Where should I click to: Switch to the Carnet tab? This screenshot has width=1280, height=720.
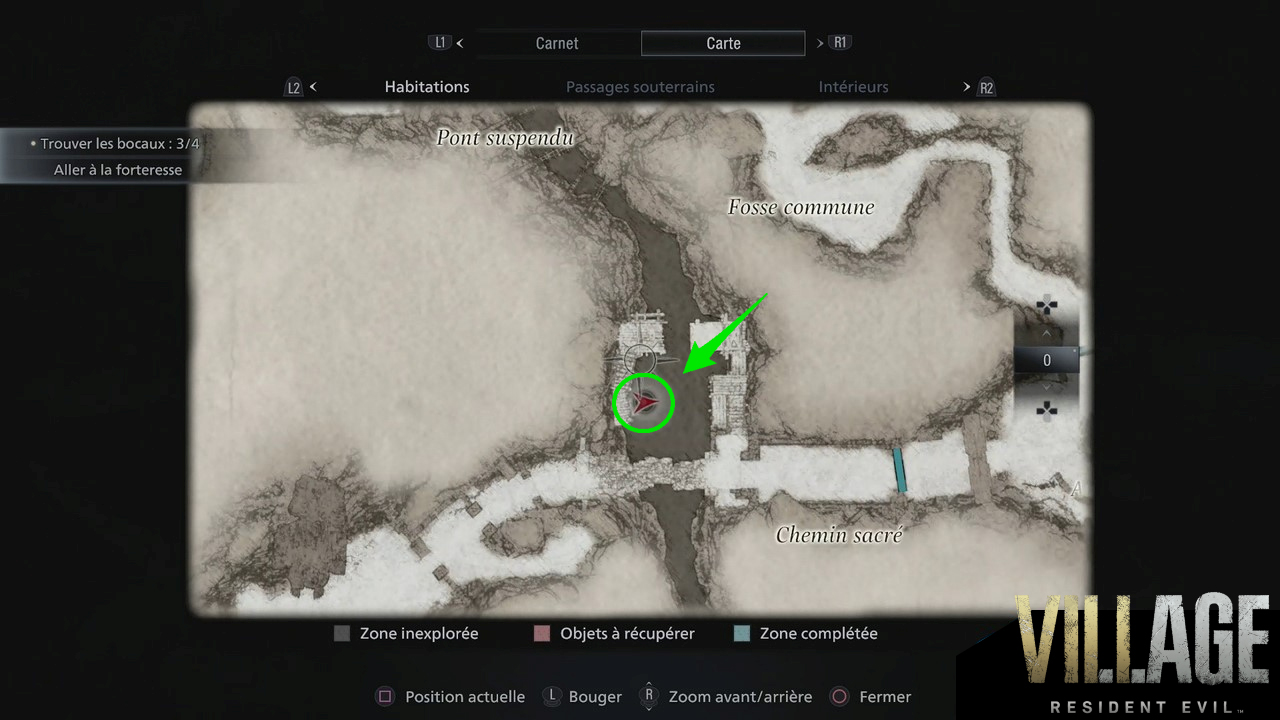point(557,43)
